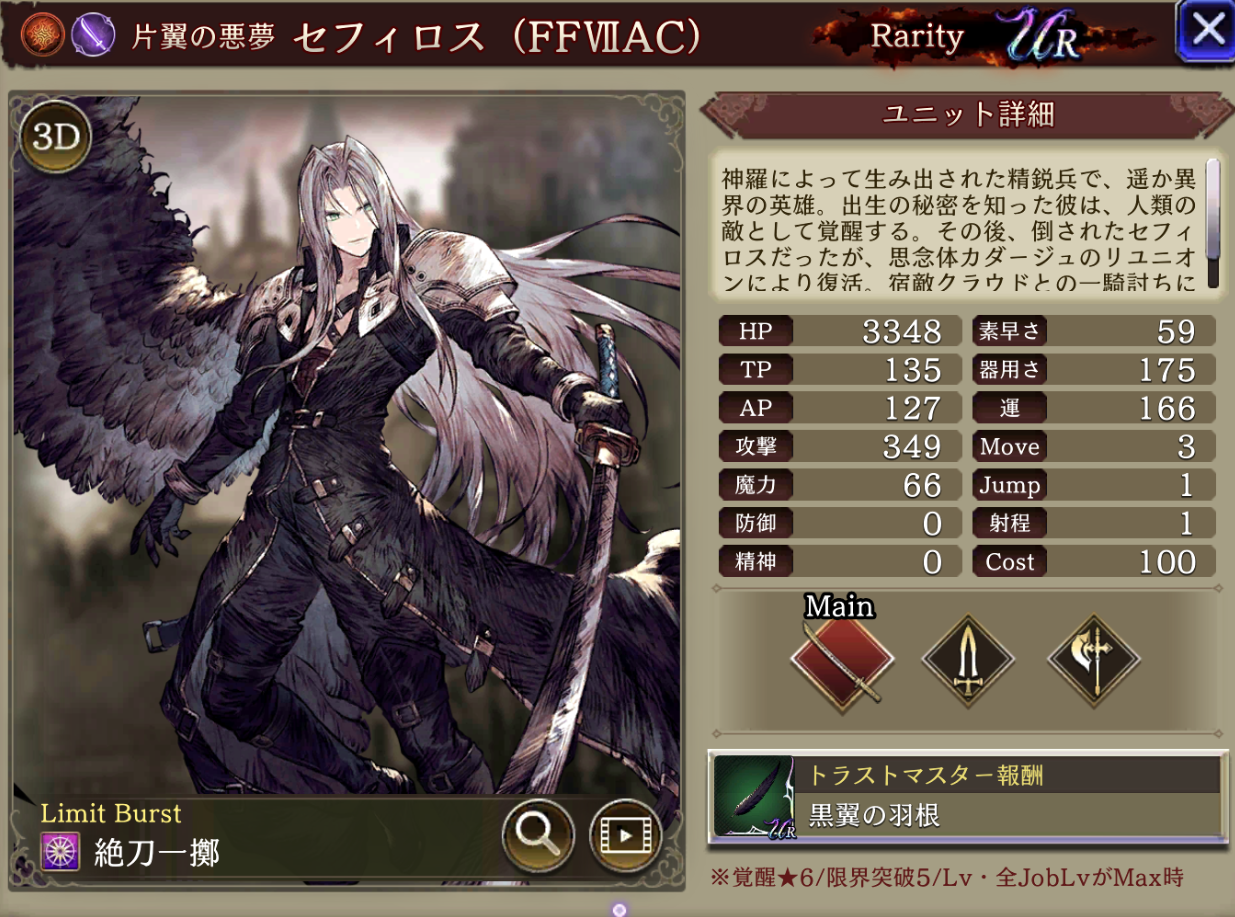Open the 黒翼の羽根 trust master reward
This screenshot has width=1235, height=917.
tap(967, 796)
